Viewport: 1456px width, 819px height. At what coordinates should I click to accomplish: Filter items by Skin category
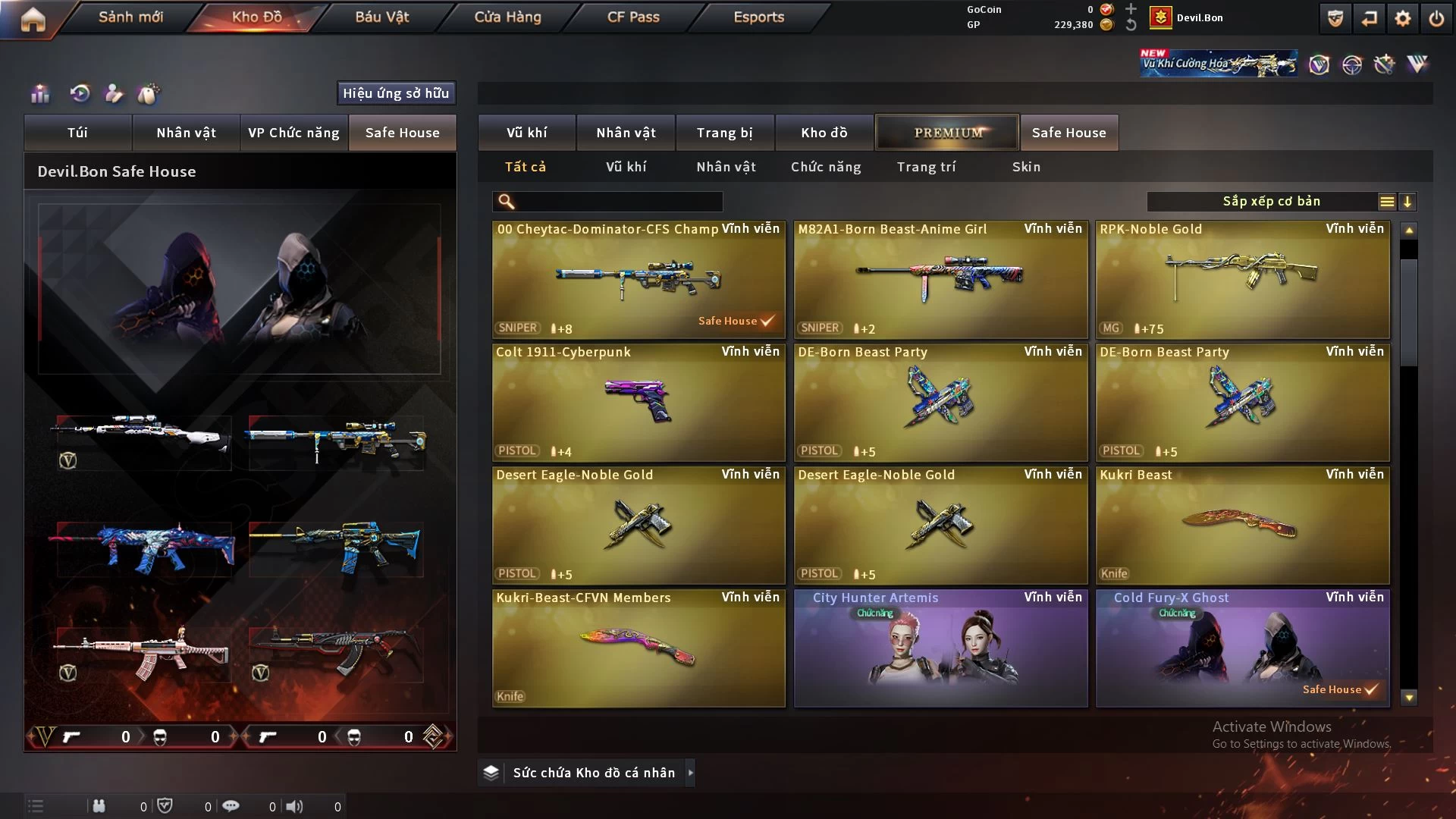[x=1026, y=167]
